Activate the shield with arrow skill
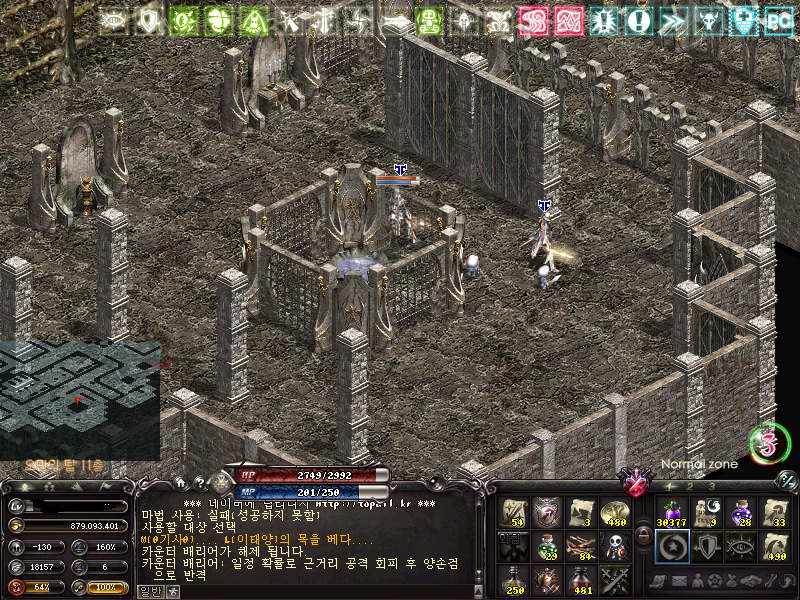Viewport: 800px width, 600px height. [706, 546]
